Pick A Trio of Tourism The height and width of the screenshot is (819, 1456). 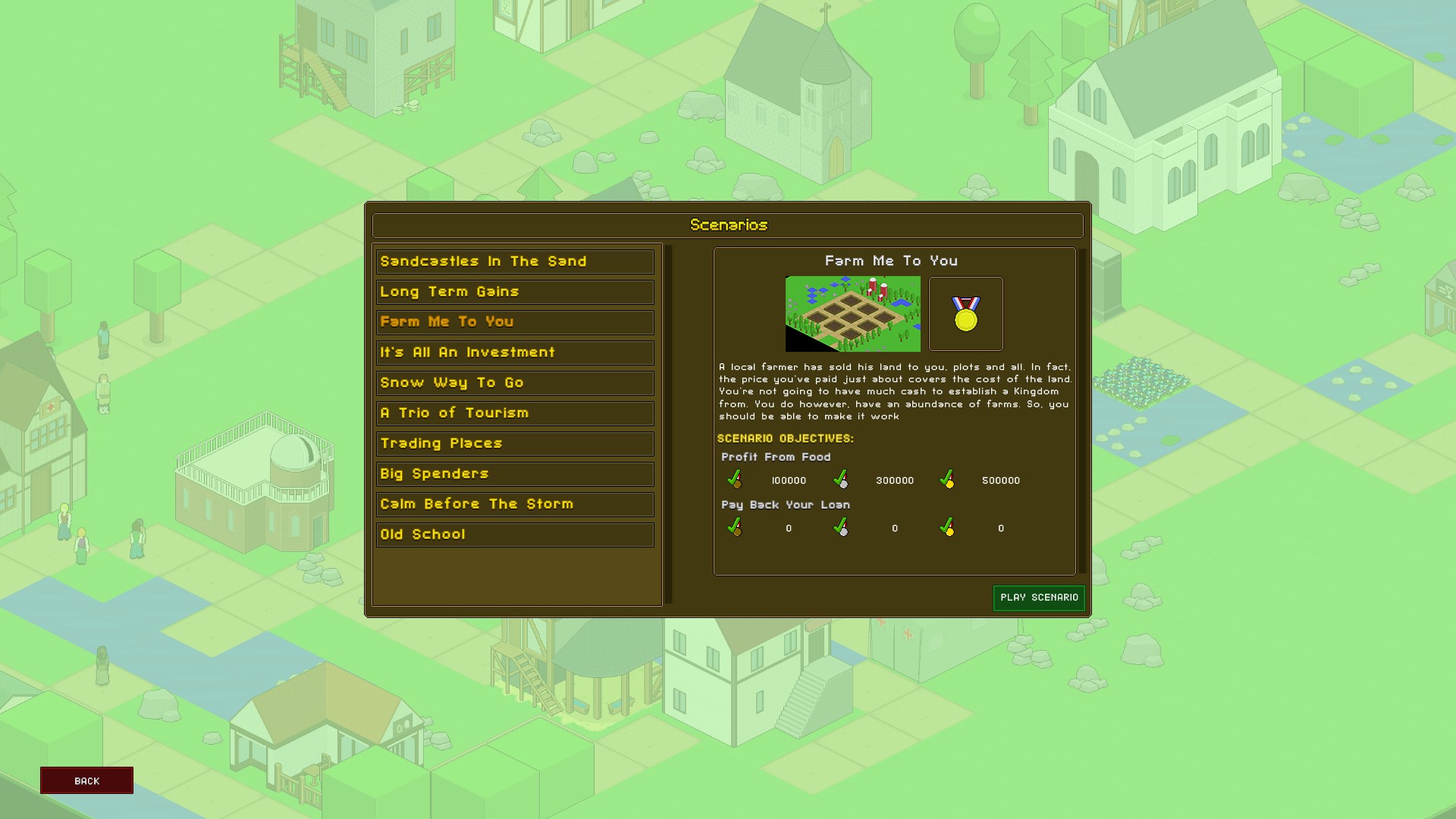point(514,413)
